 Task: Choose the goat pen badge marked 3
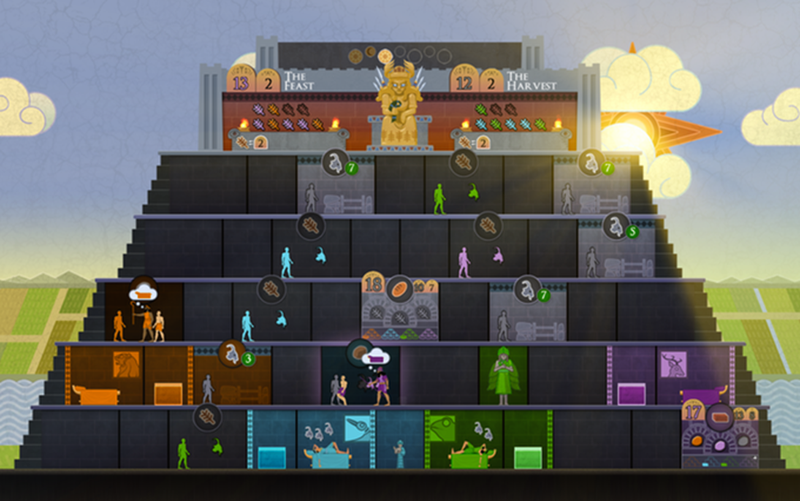(234, 354)
